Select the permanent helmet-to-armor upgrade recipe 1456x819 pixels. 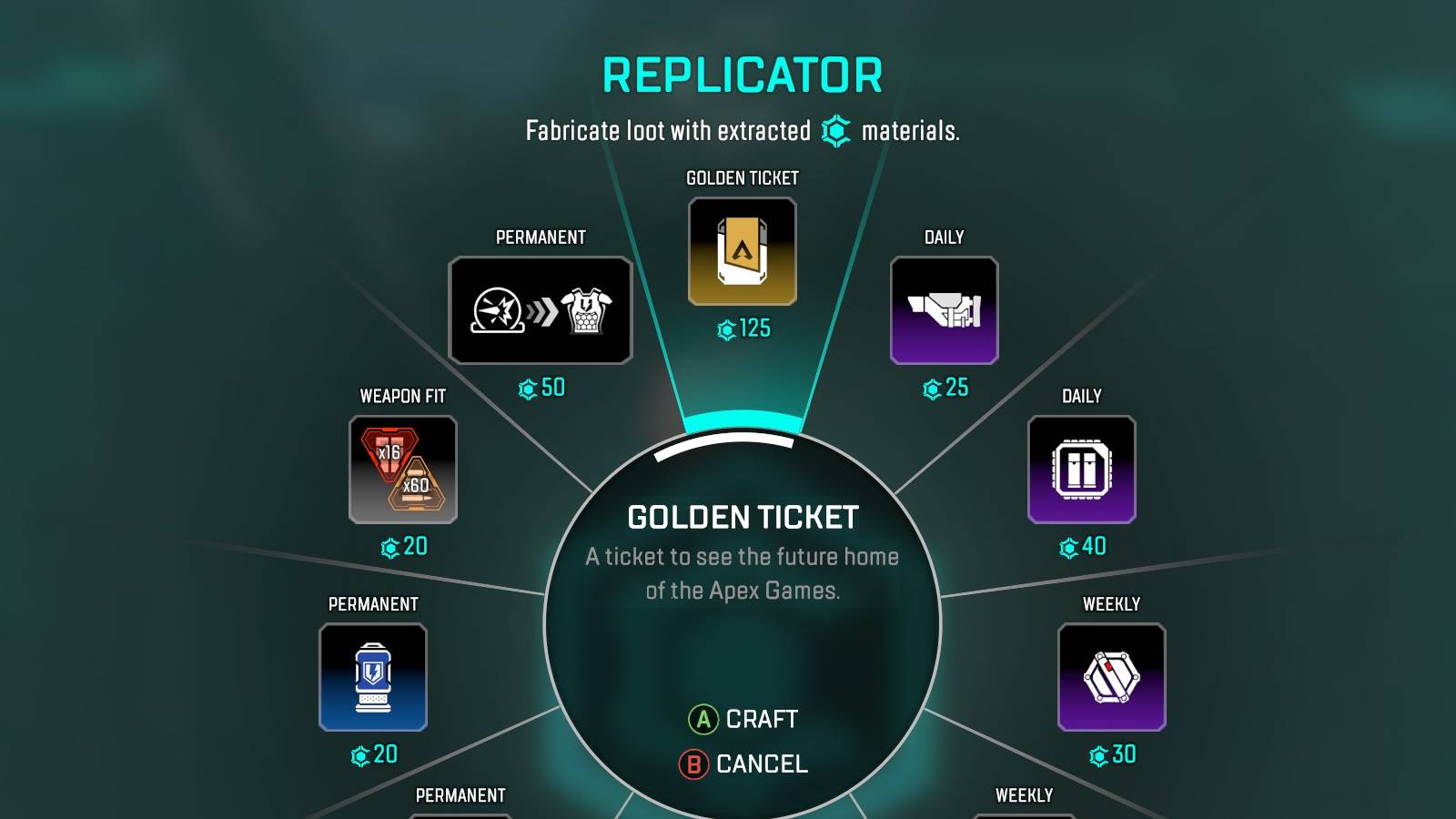click(541, 309)
